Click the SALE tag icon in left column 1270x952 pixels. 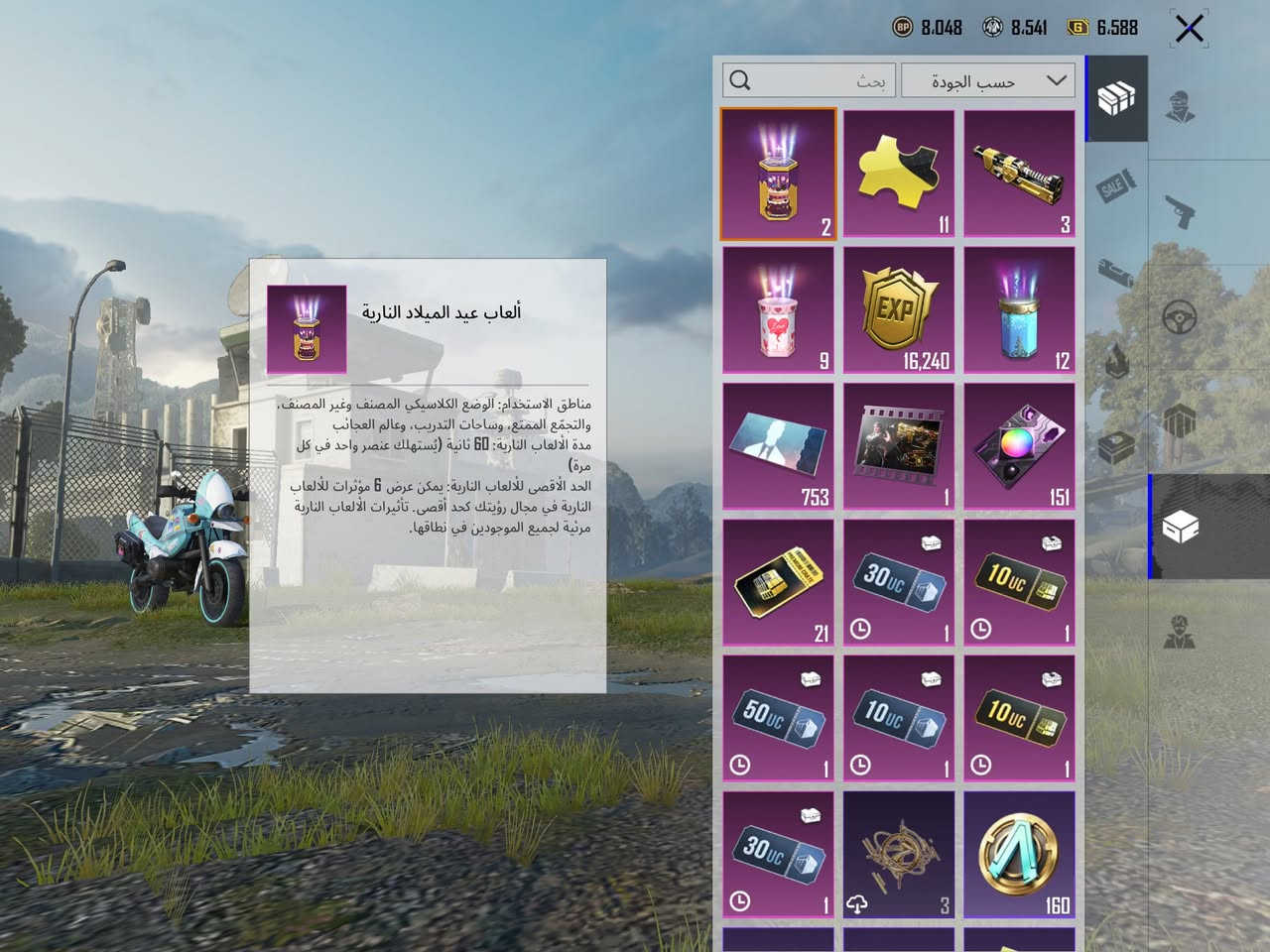[1115, 184]
